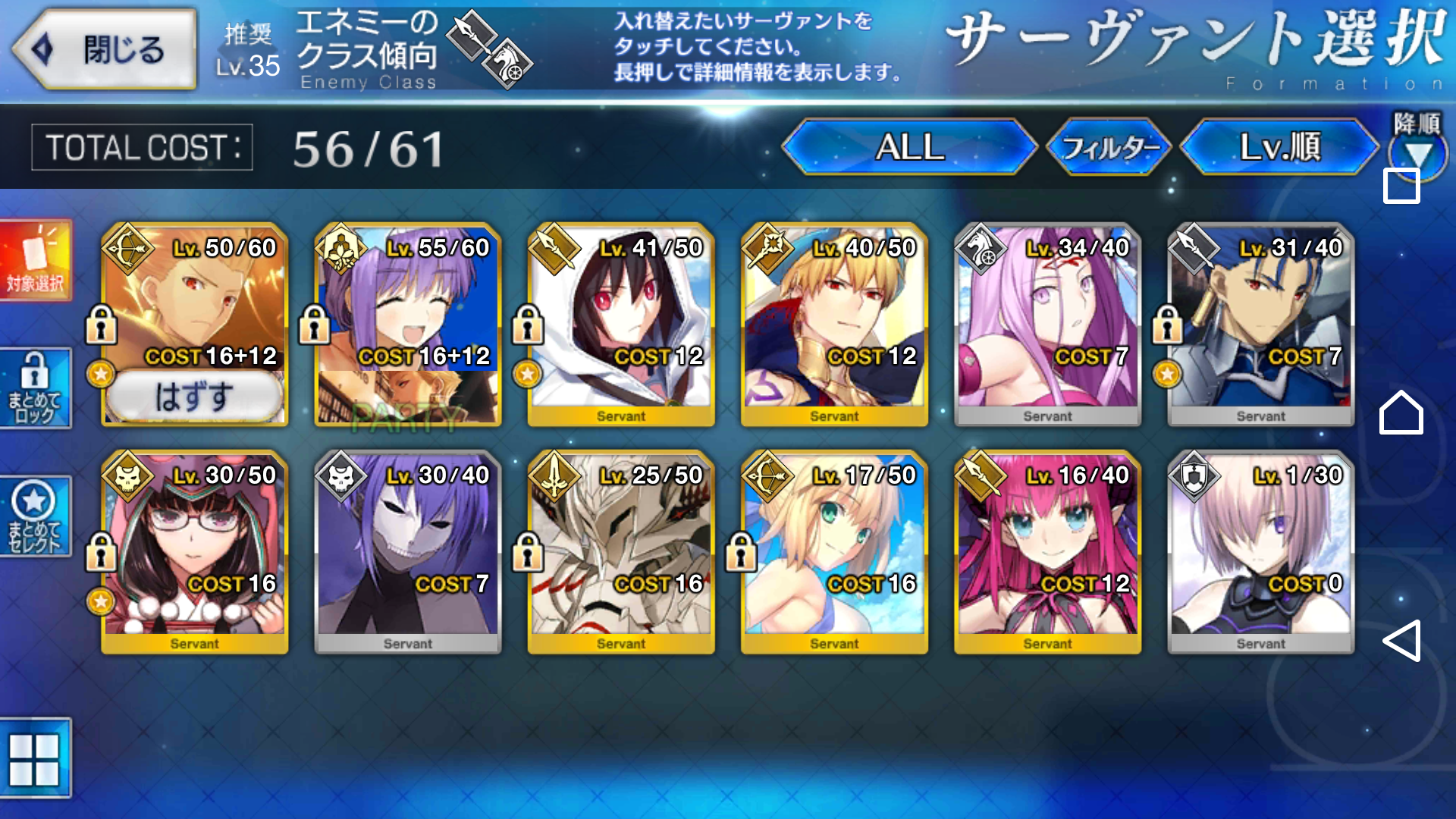This screenshot has width=1456, height=819.
Task: Select the Lv. 1/30 shielder card
Action: pyautogui.click(x=1260, y=552)
